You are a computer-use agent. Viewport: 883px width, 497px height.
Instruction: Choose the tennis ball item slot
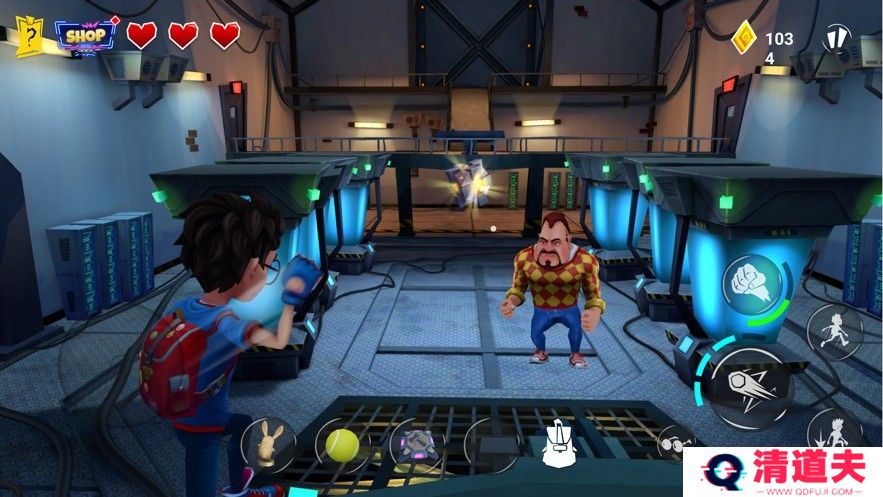click(x=342, y=441)
